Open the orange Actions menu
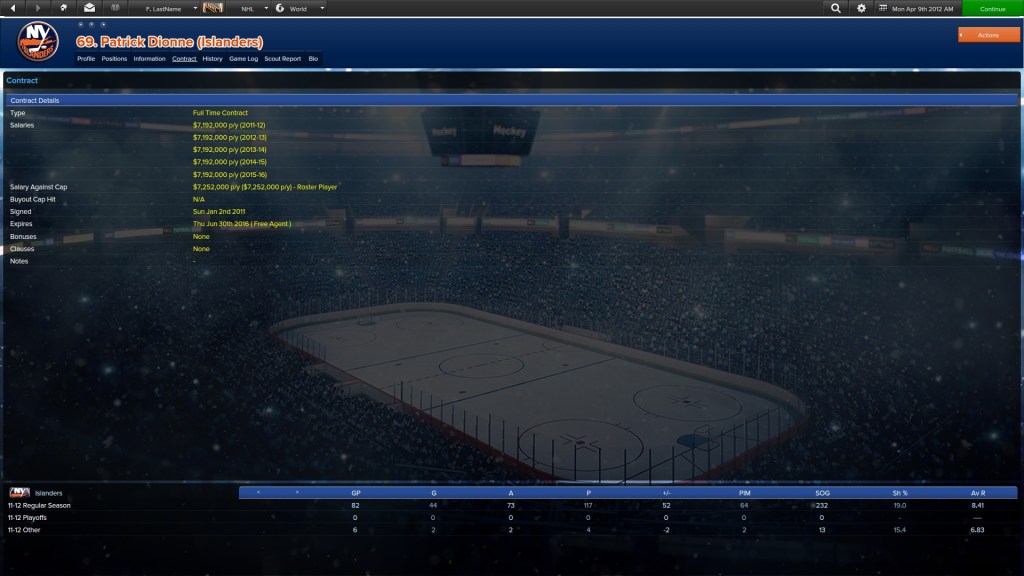 988,35
